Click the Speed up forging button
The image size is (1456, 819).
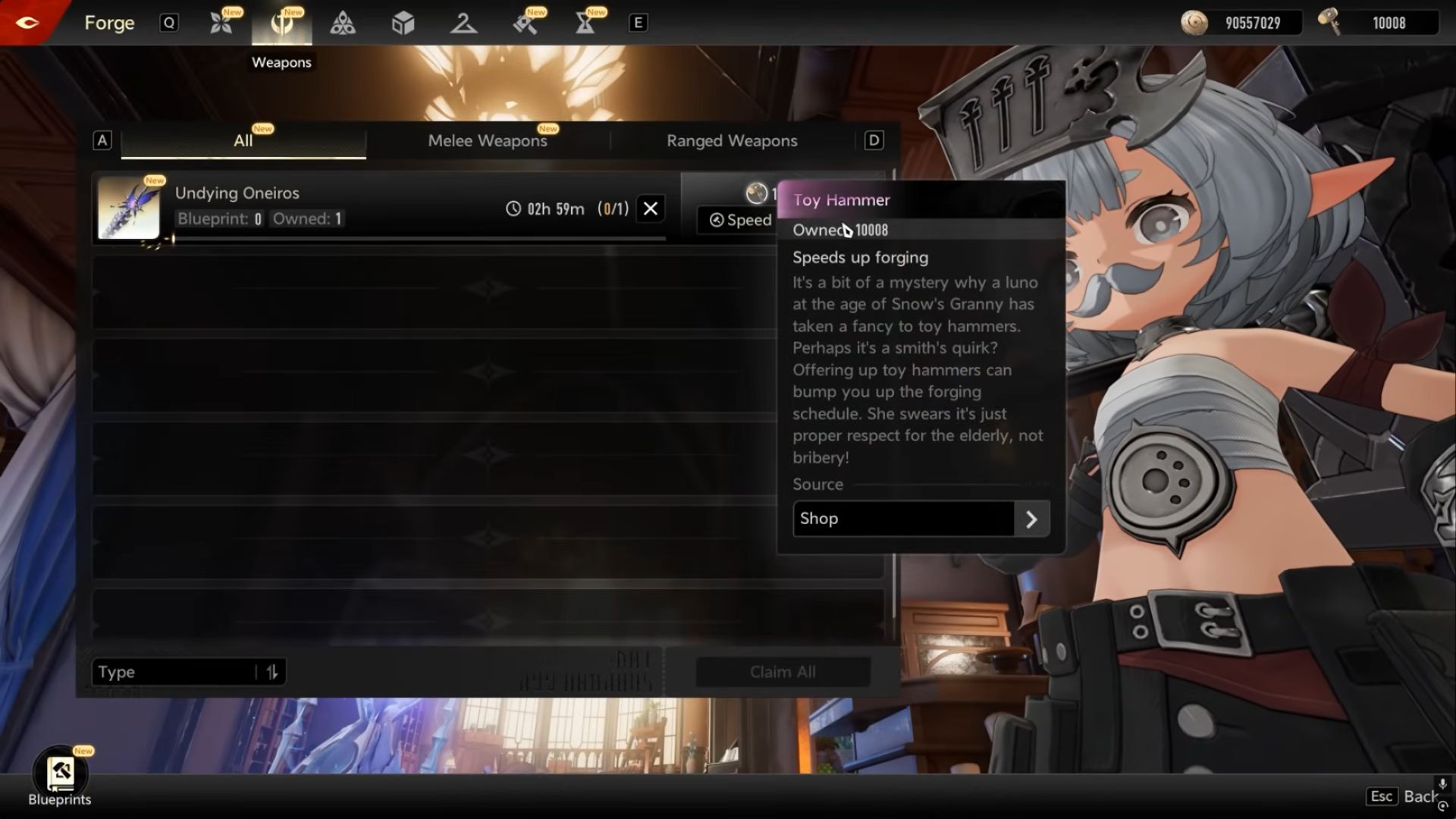(739, 220)
